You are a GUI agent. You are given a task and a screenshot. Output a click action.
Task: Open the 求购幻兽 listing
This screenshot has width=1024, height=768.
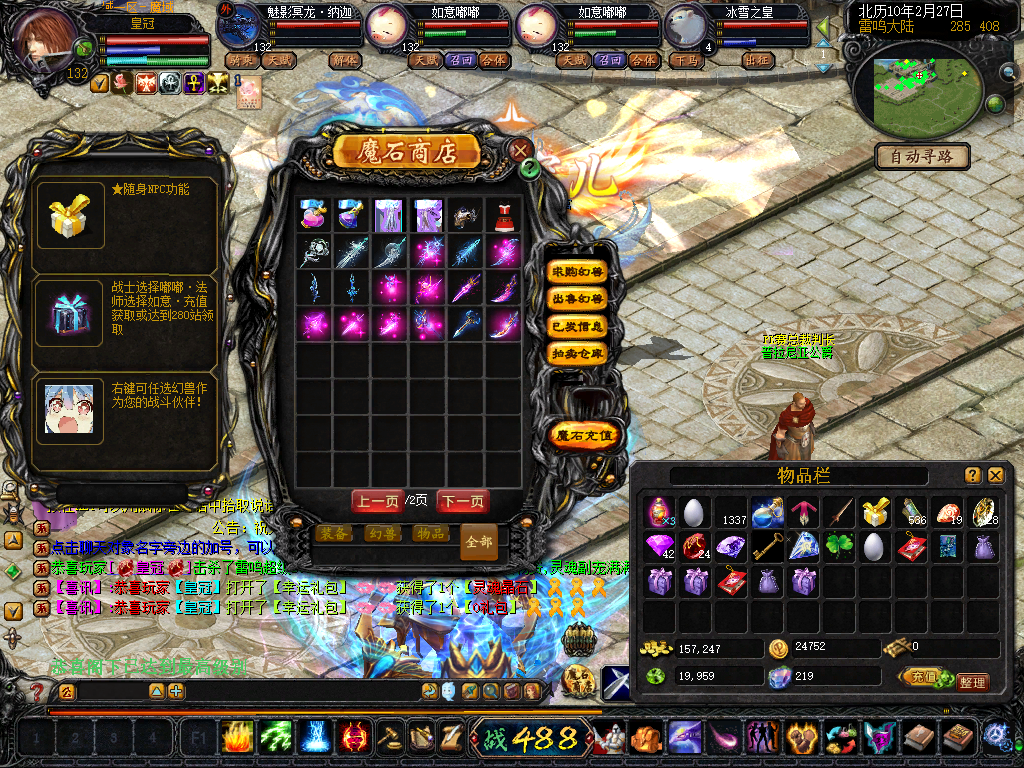[578, 272]
